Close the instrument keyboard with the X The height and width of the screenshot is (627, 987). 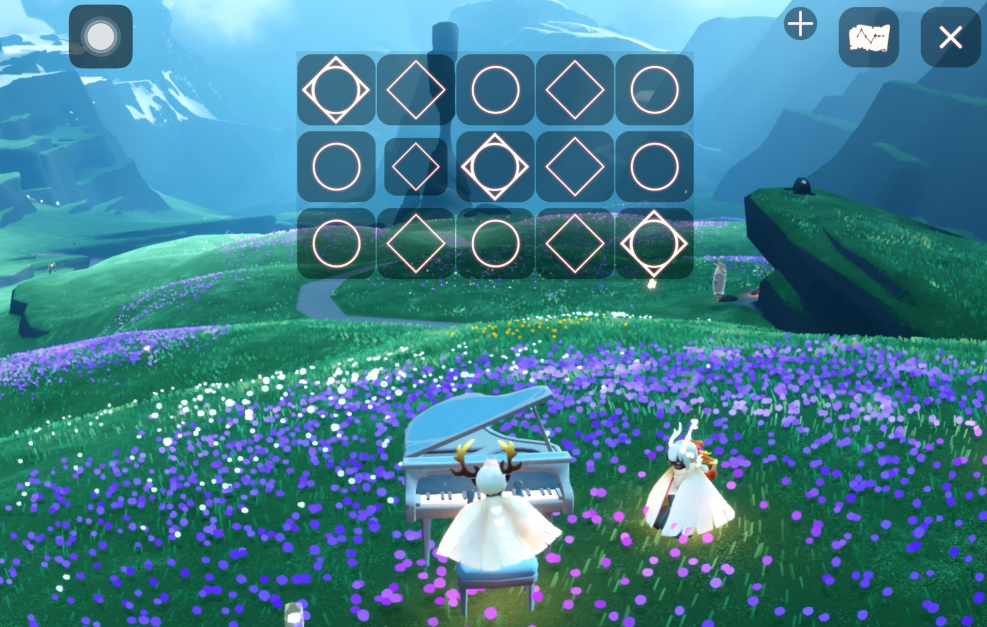pyautogui.click(x=950, y=38)
